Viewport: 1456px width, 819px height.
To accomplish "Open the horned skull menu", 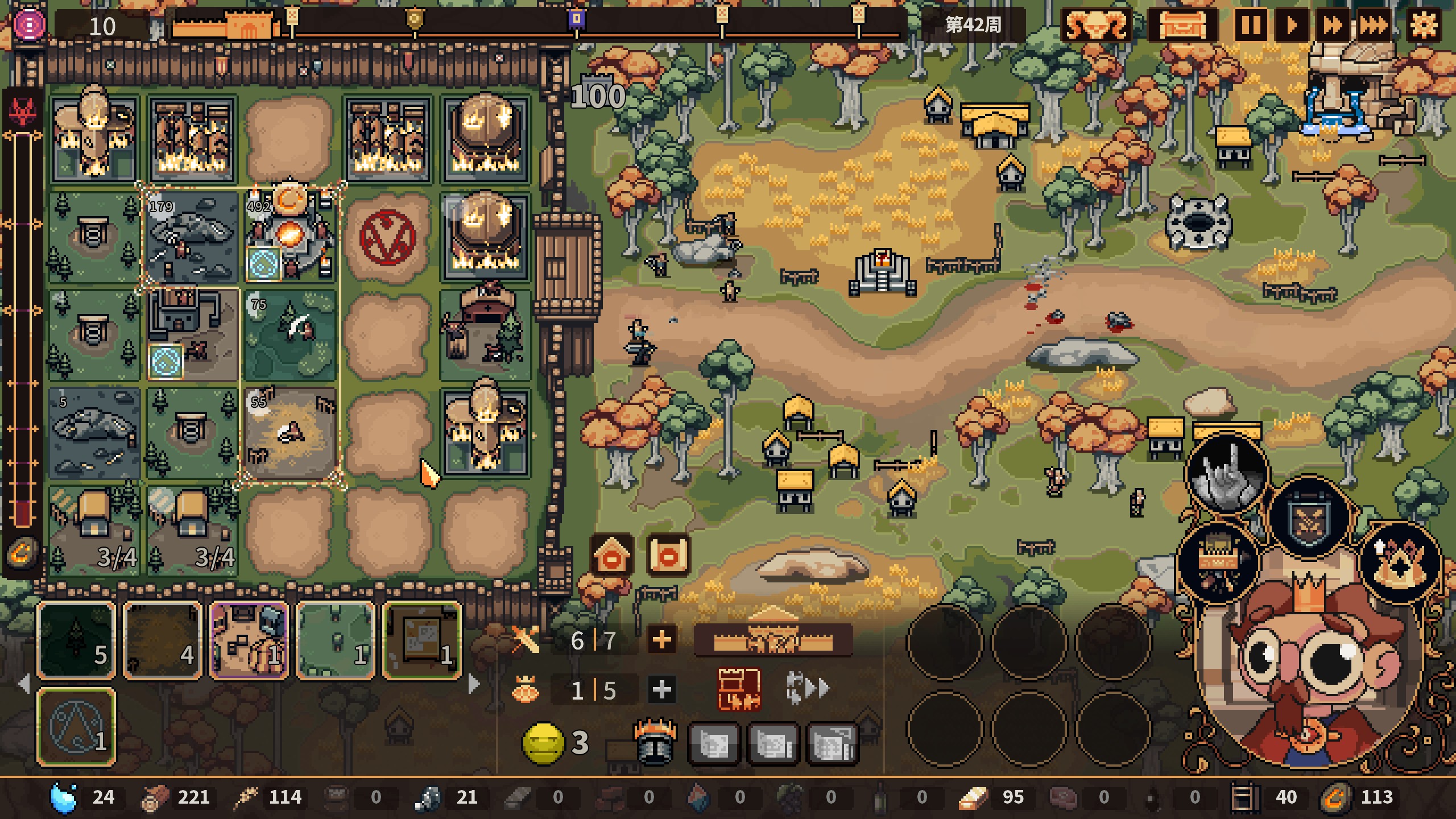I will [1096, 26].
